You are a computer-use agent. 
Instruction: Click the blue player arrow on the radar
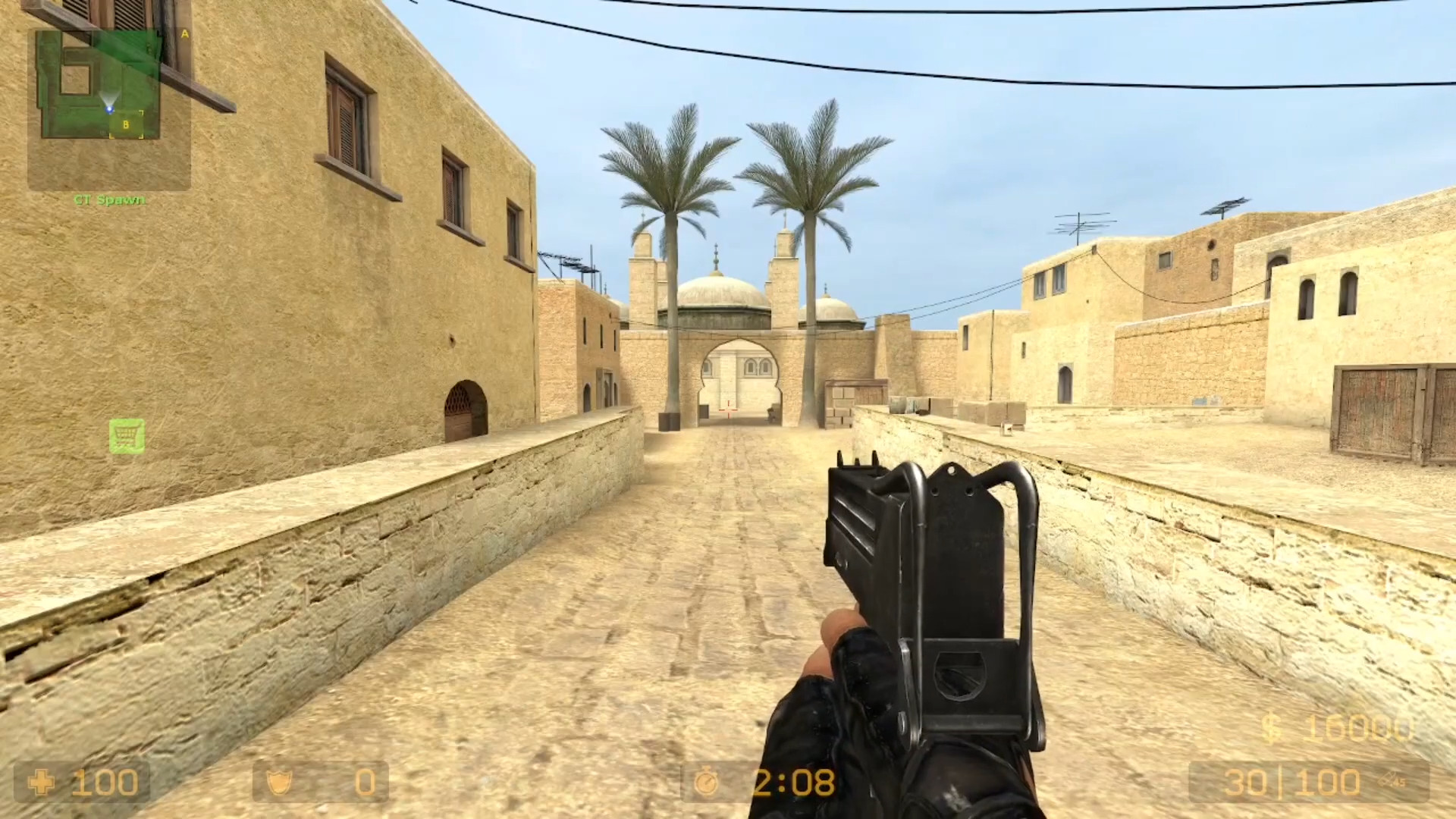click(111, 108)
